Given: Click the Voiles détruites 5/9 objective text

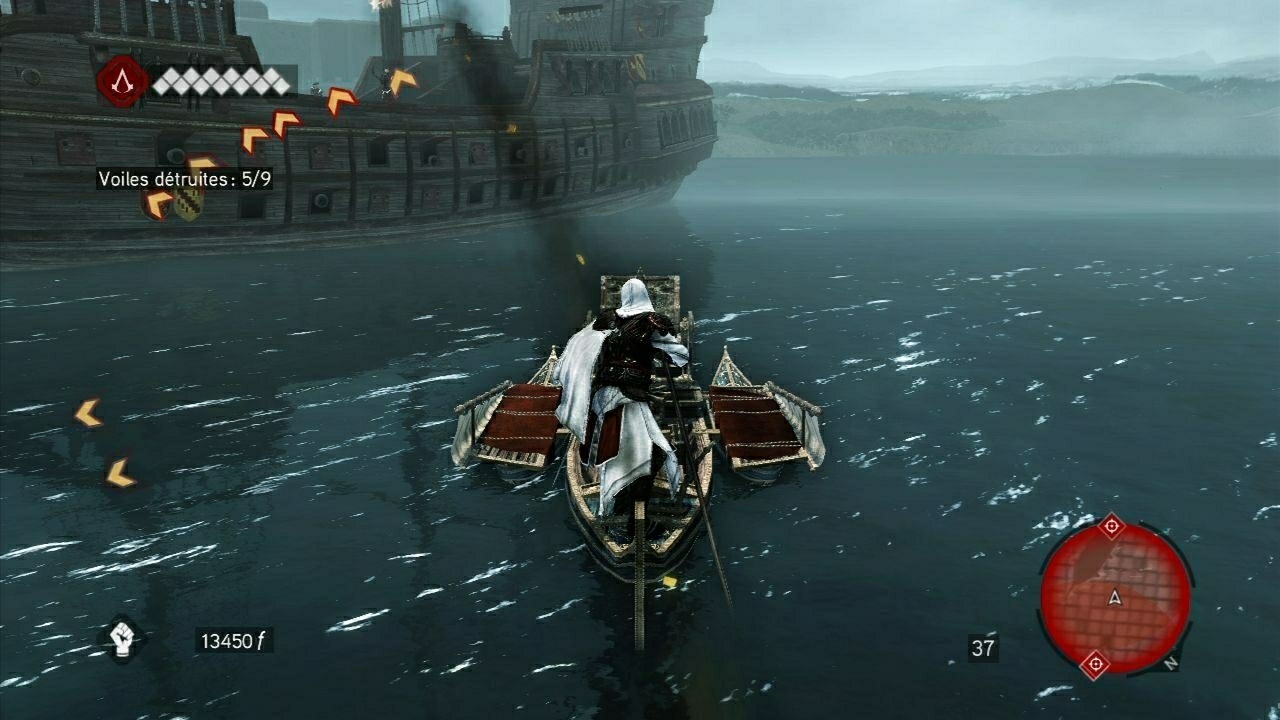Looking at the screenshot, I should (x=185, y=180).
